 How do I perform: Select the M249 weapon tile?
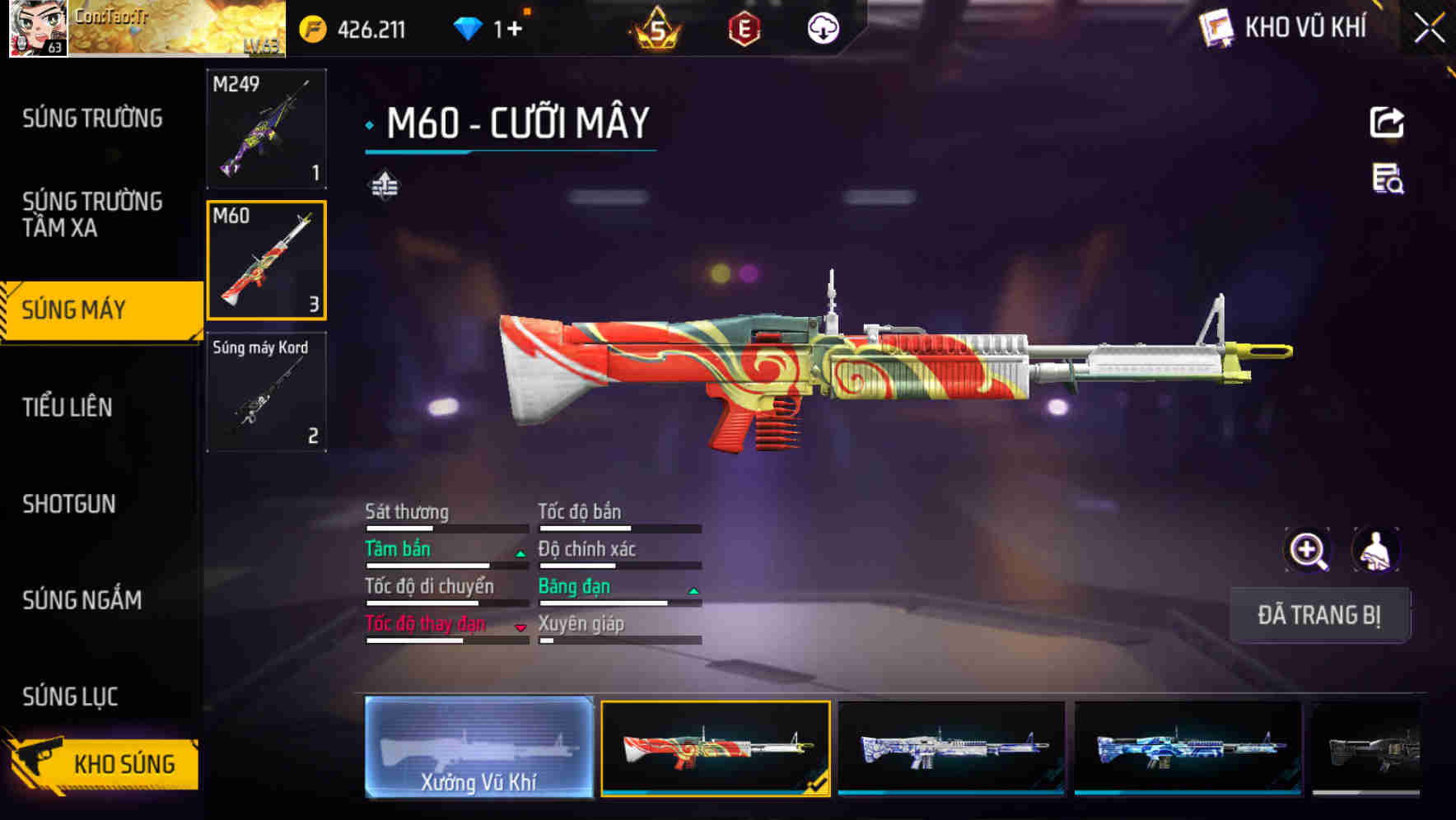click(266, 128)
